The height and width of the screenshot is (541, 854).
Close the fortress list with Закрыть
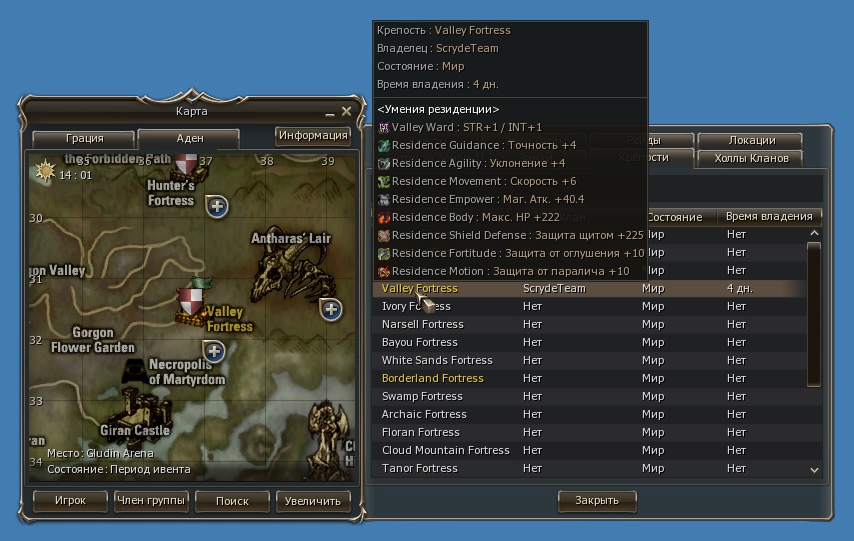tap(596, 500)
